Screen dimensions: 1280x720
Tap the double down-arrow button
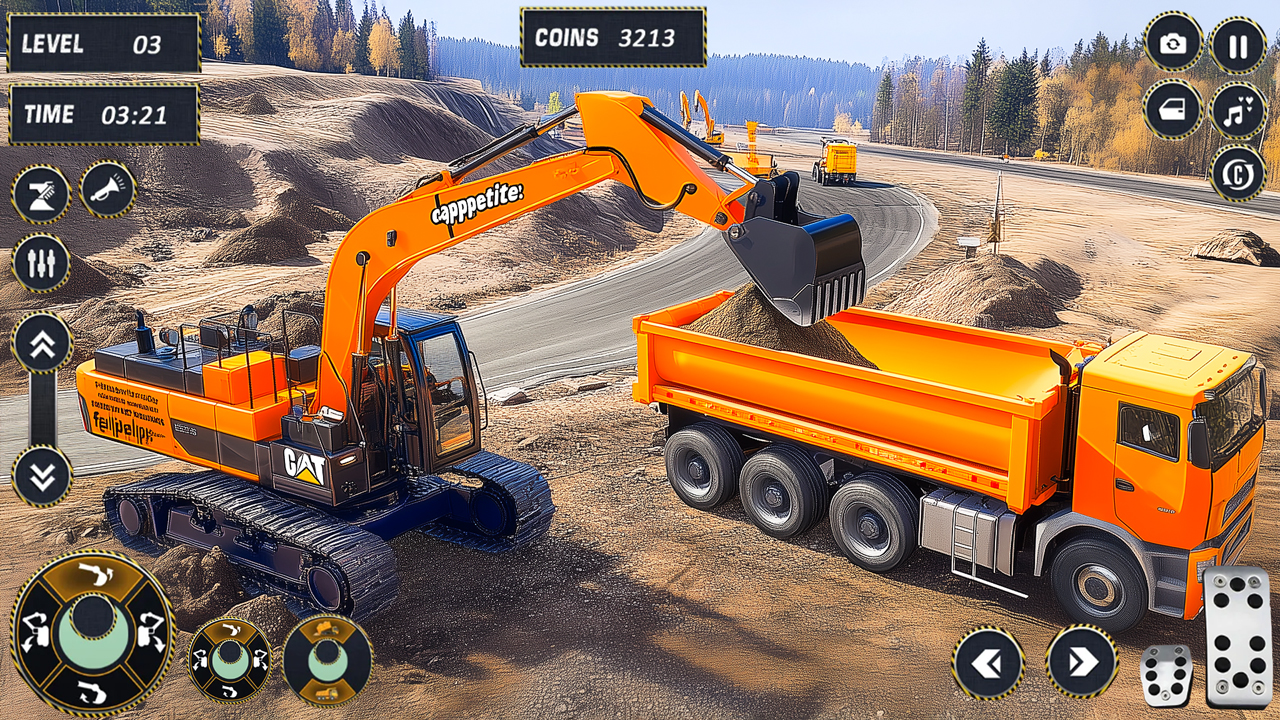[42, 476]
